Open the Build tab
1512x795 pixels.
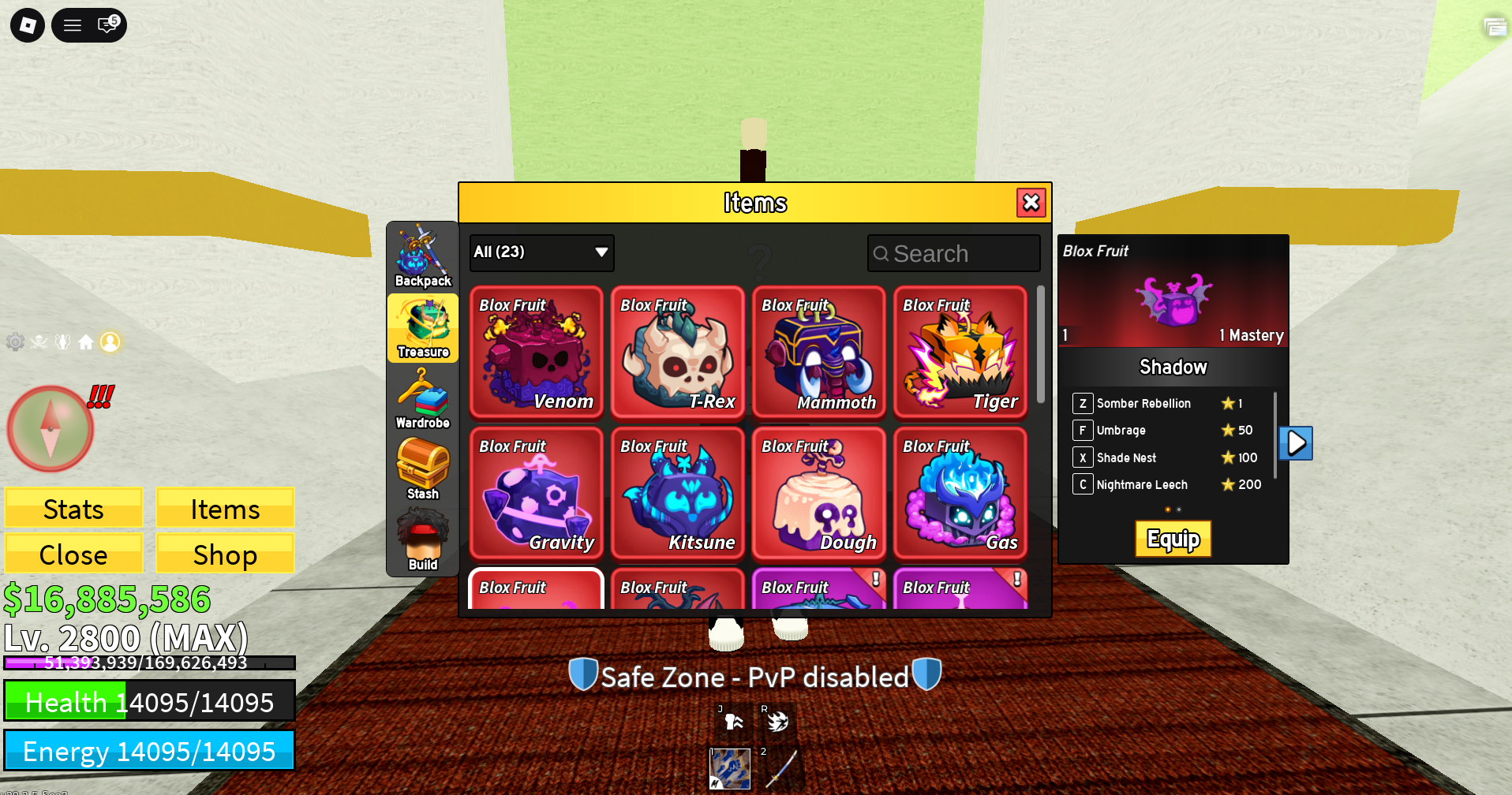pos(423,541)
